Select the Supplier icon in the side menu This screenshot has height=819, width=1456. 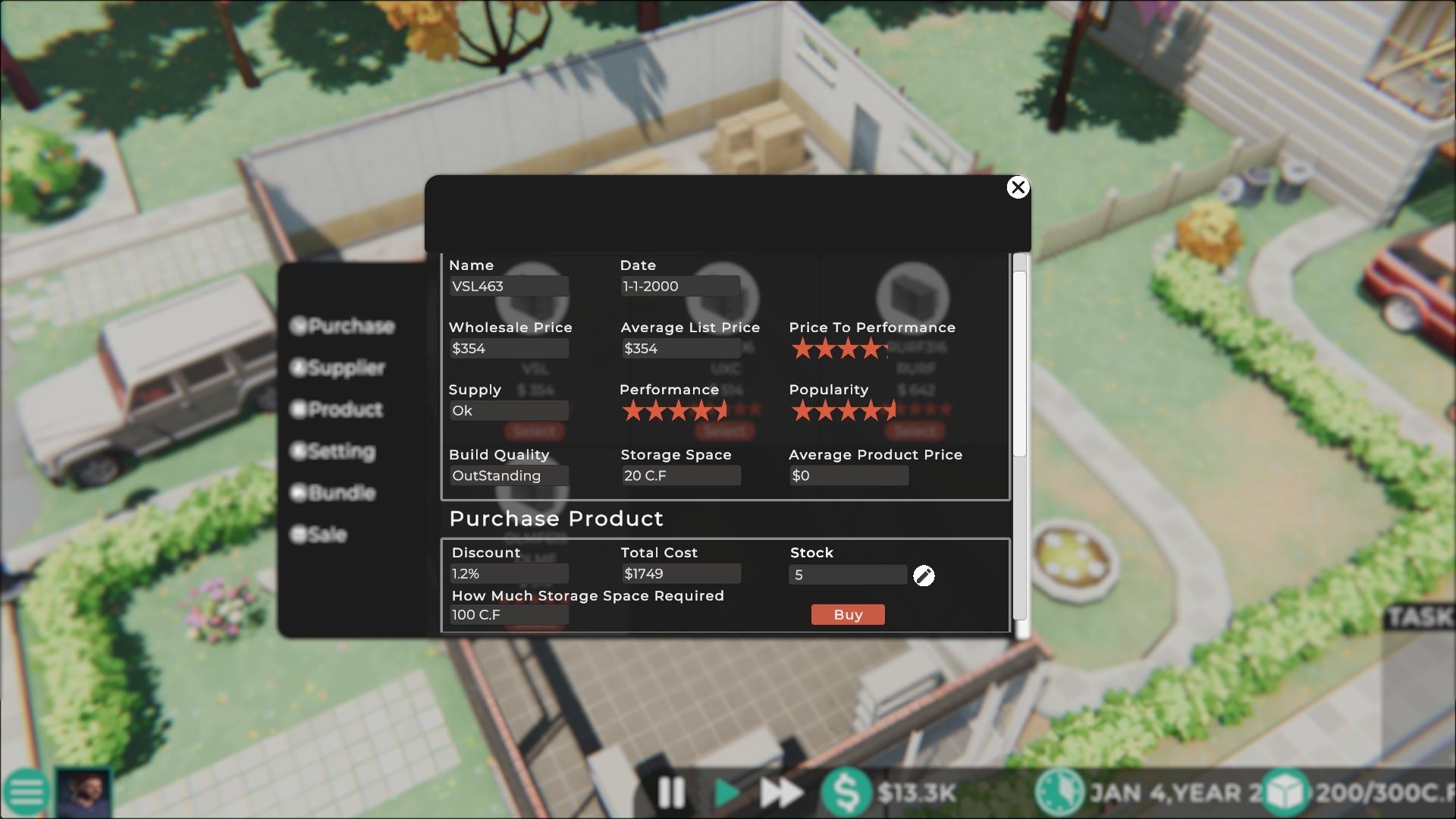tap(299, 368)
